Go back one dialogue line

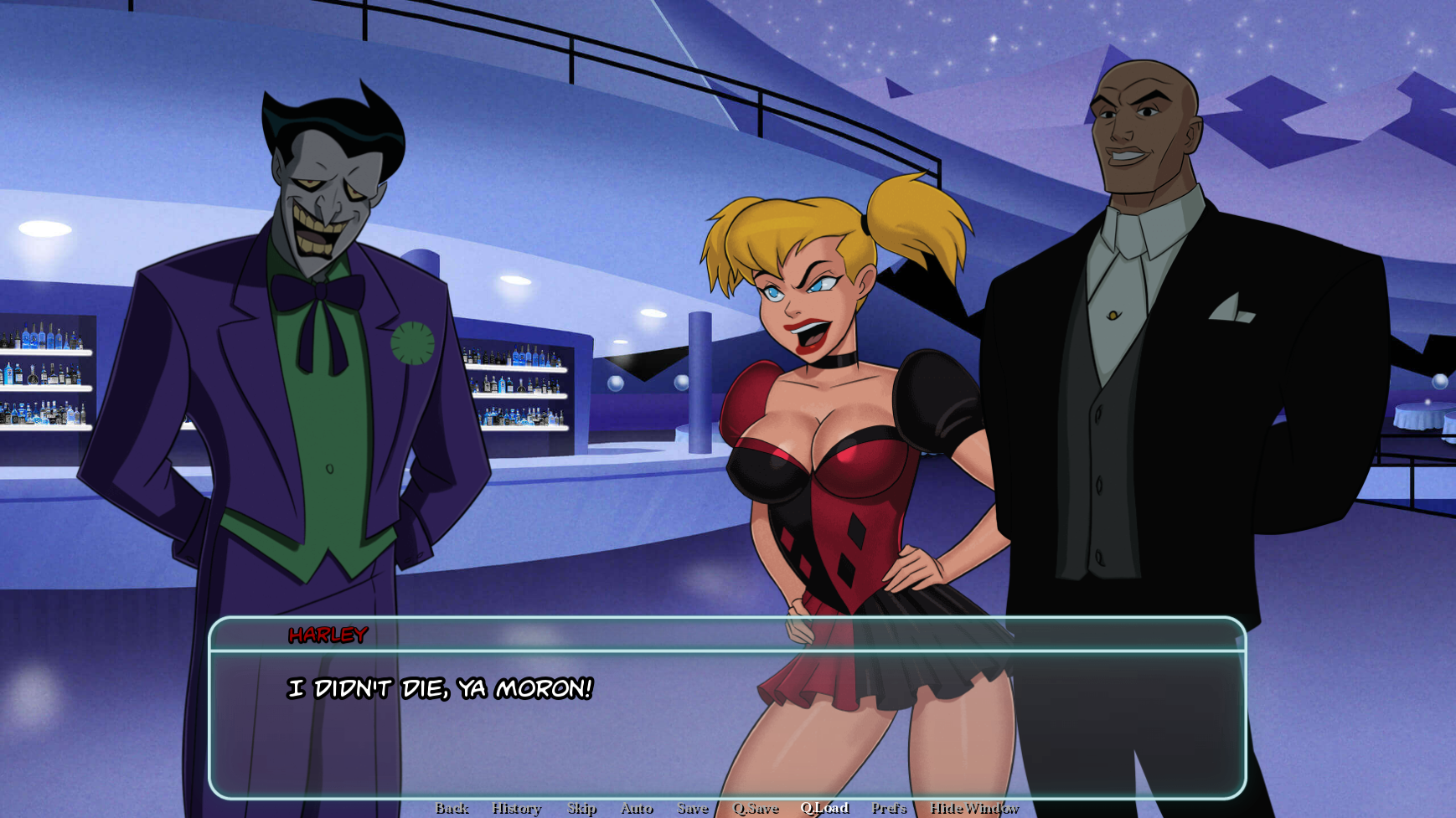pos(452,808)
